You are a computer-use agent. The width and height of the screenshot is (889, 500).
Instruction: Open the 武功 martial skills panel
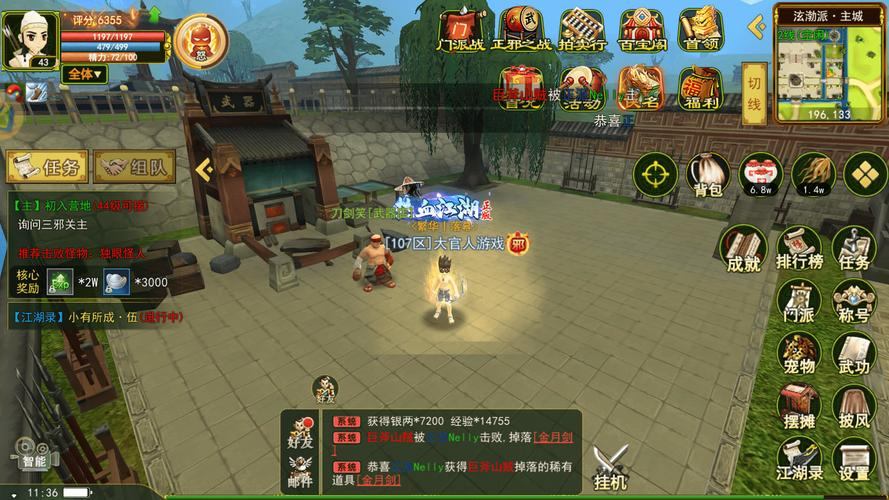(x=854, y=354)
